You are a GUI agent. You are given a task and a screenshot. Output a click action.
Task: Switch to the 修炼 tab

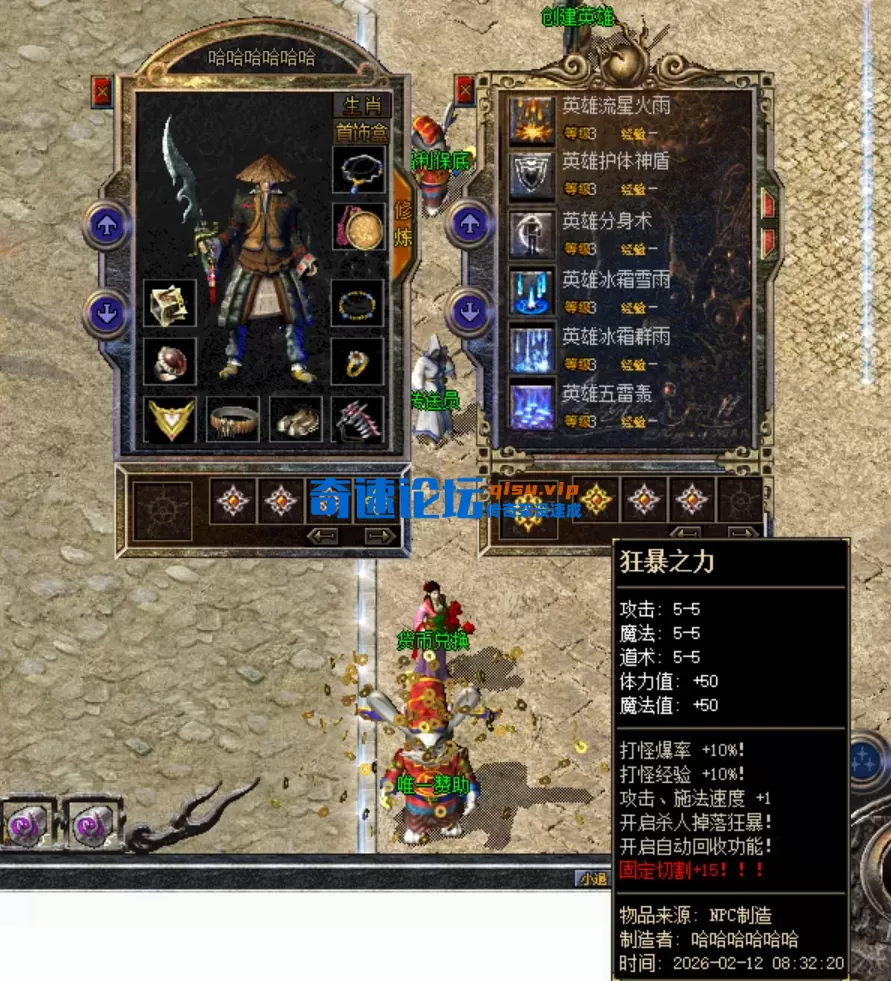(403, 224)
